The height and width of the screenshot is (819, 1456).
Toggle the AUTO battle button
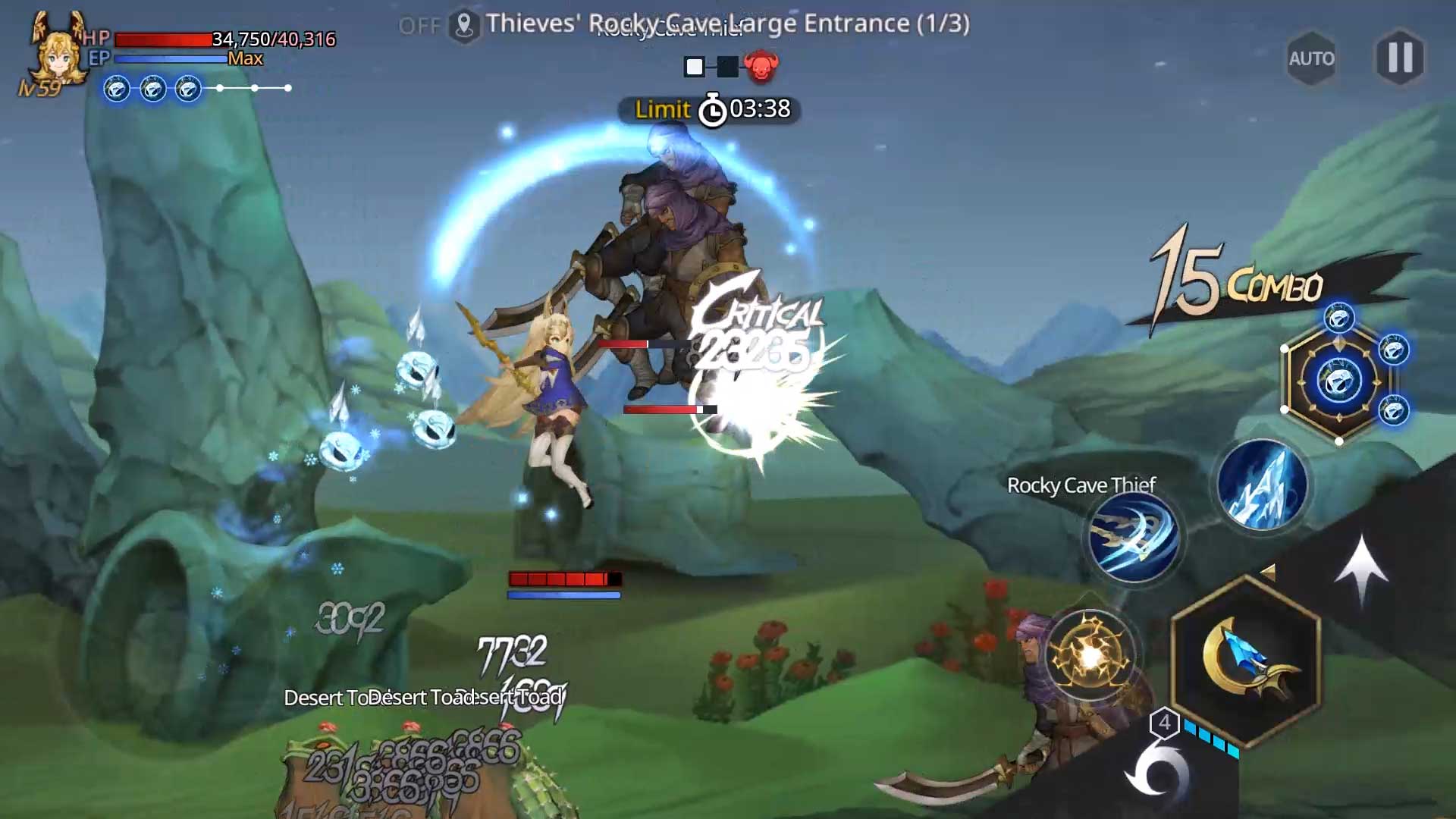(1311, 58)
